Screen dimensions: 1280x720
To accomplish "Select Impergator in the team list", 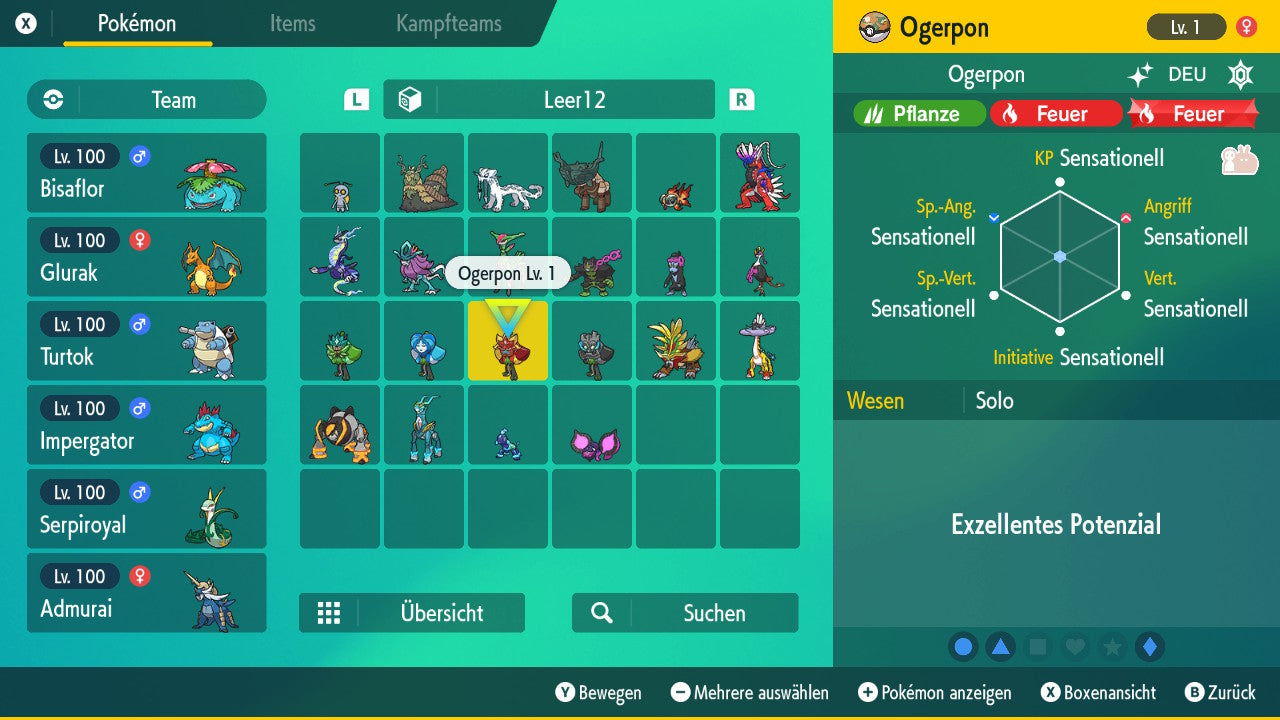I will point(146,425).
